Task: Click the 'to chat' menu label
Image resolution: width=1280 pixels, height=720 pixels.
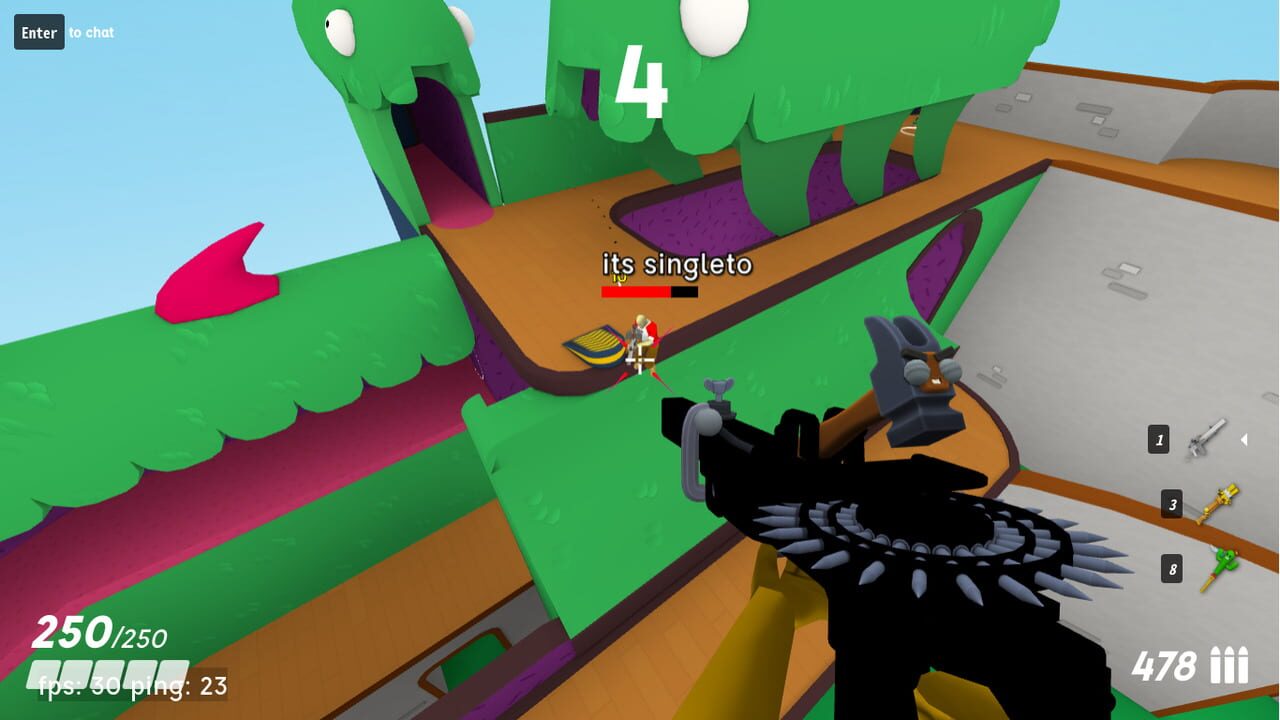Action: pyautogui.click(x=90, y=32)
